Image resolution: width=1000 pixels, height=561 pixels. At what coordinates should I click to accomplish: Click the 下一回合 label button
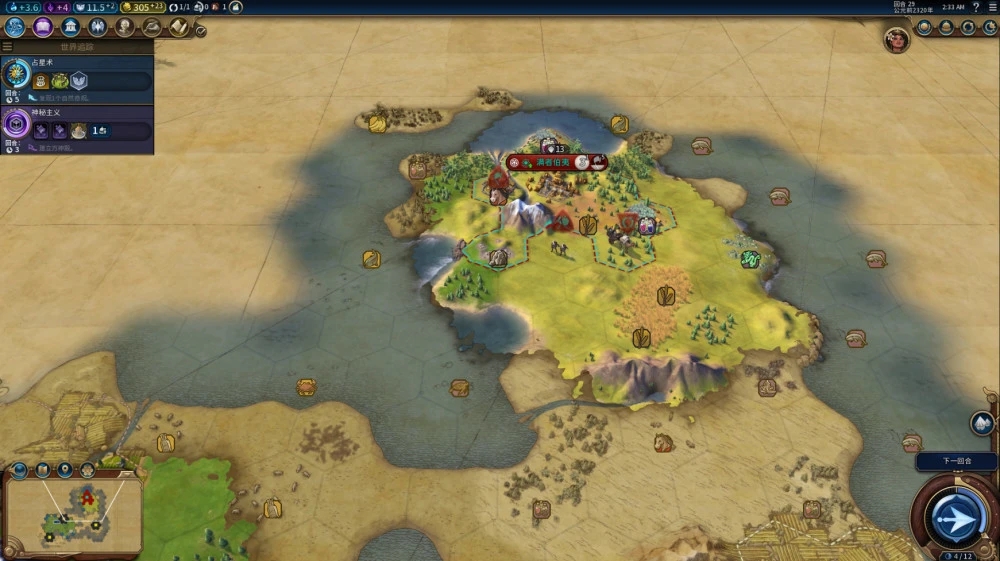(x=956, y=462)
